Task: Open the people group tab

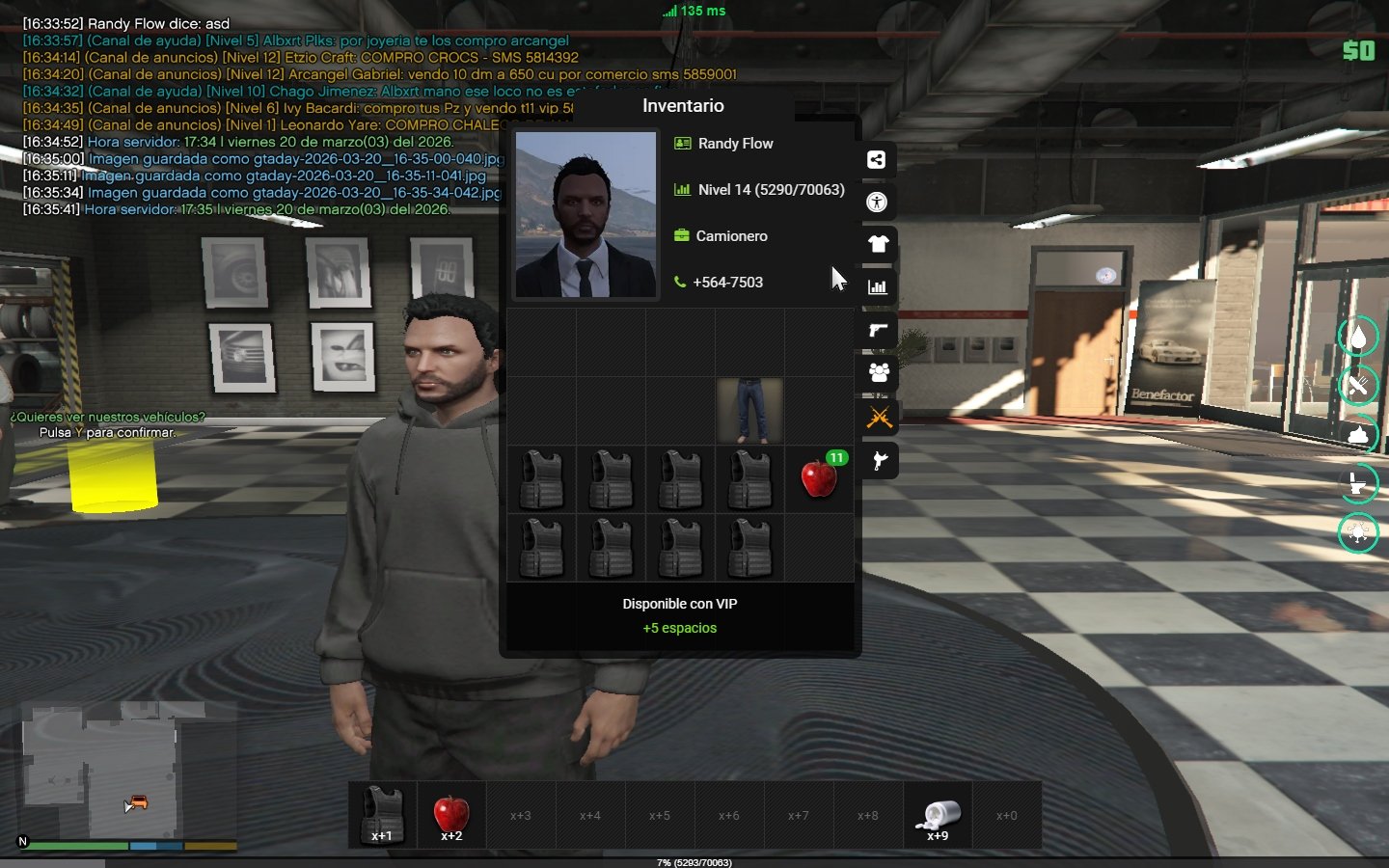Action: [x=878, y=372]
